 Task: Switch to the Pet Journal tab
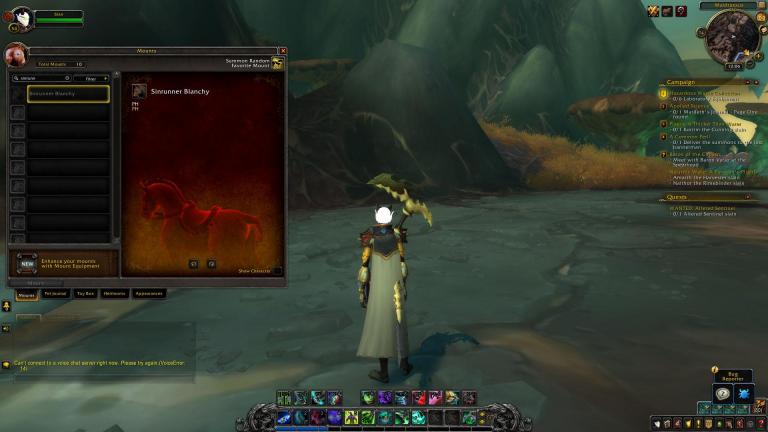point(54,294)
